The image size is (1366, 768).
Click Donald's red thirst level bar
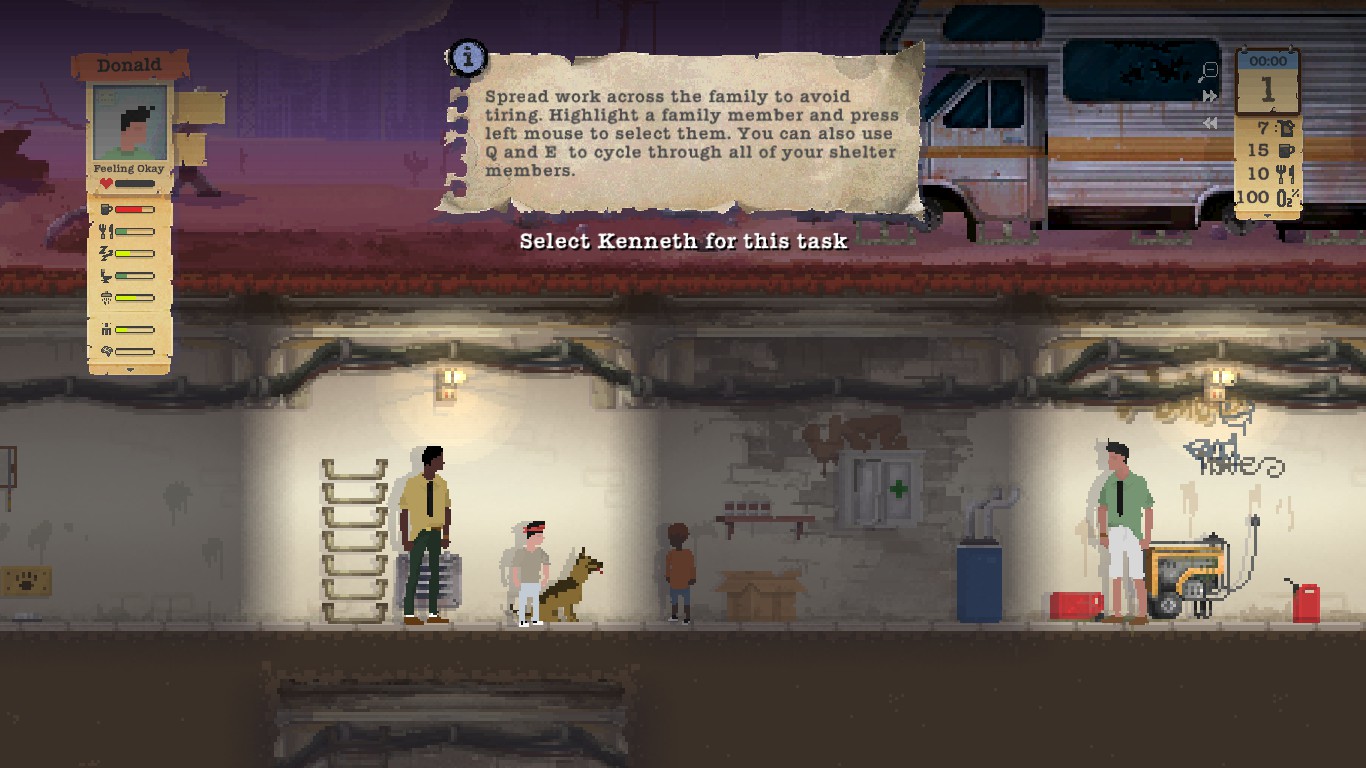click(x=133, y=209)
